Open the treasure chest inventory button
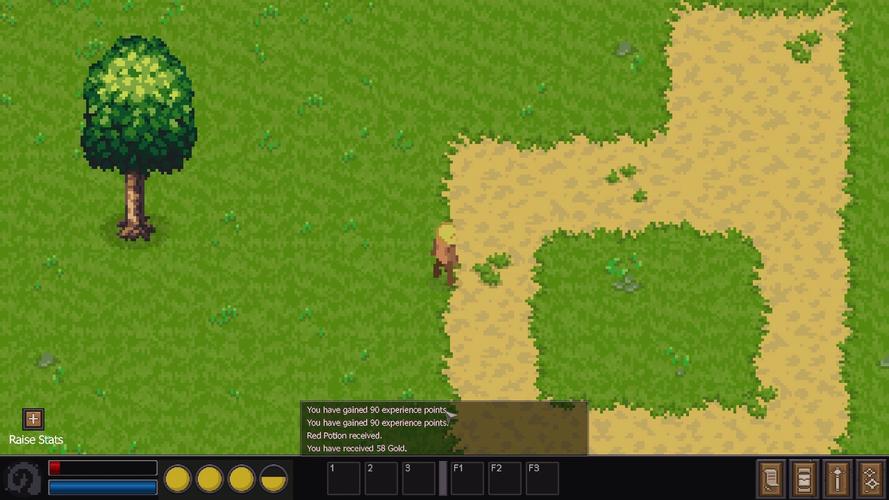 click(804, 477)
